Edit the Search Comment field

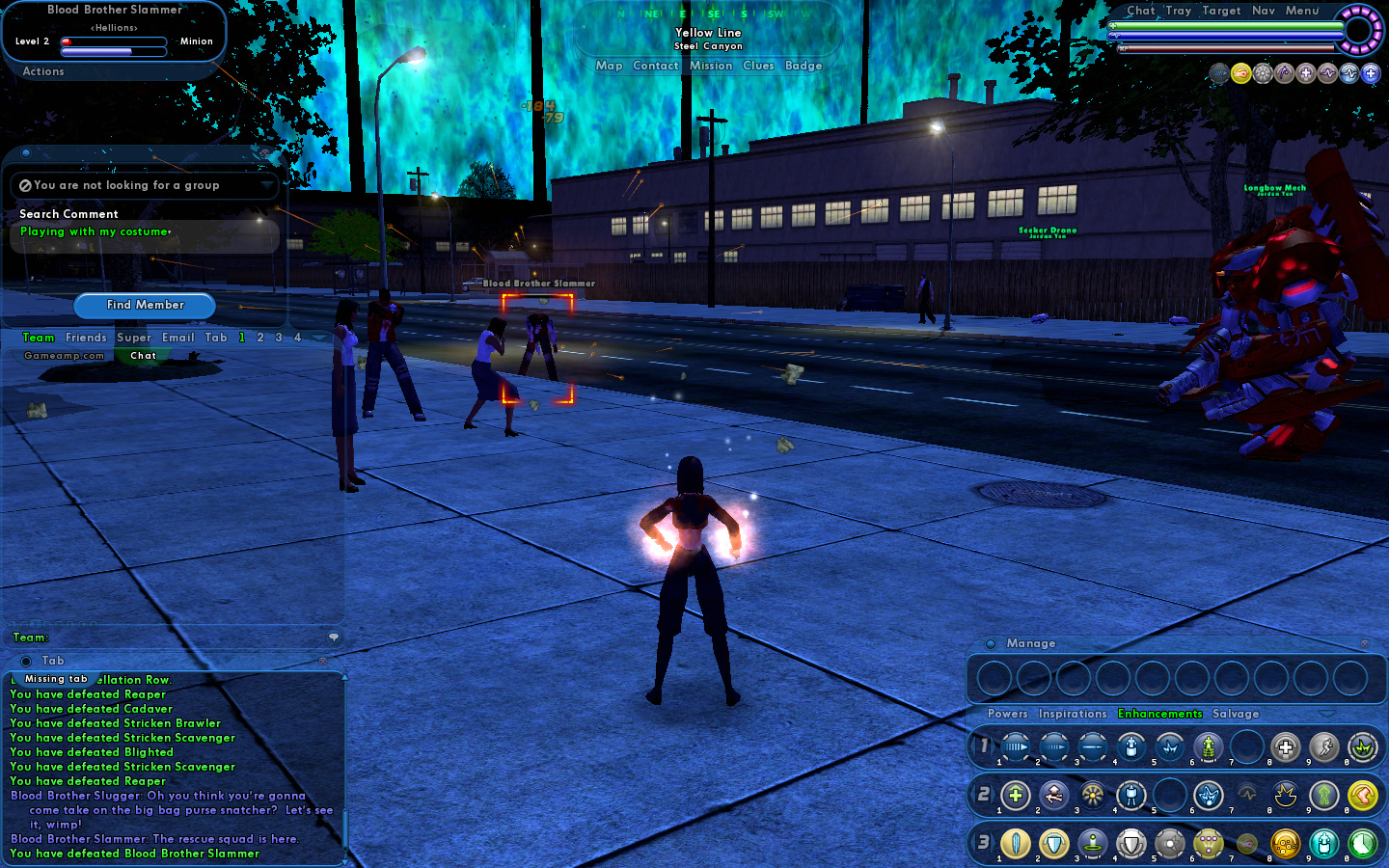[x=145, y=232]
